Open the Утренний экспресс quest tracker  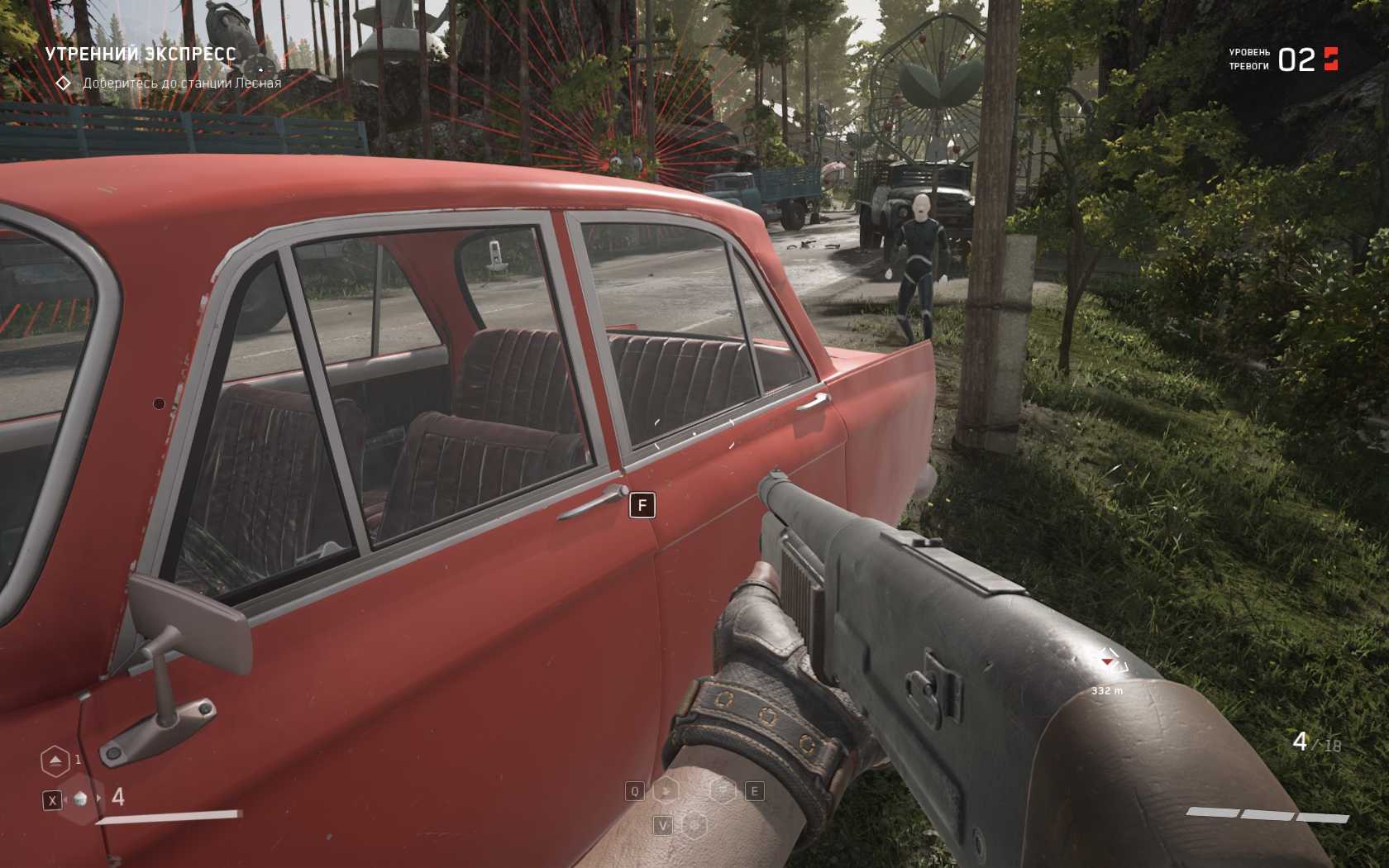(x=141, y=55)
